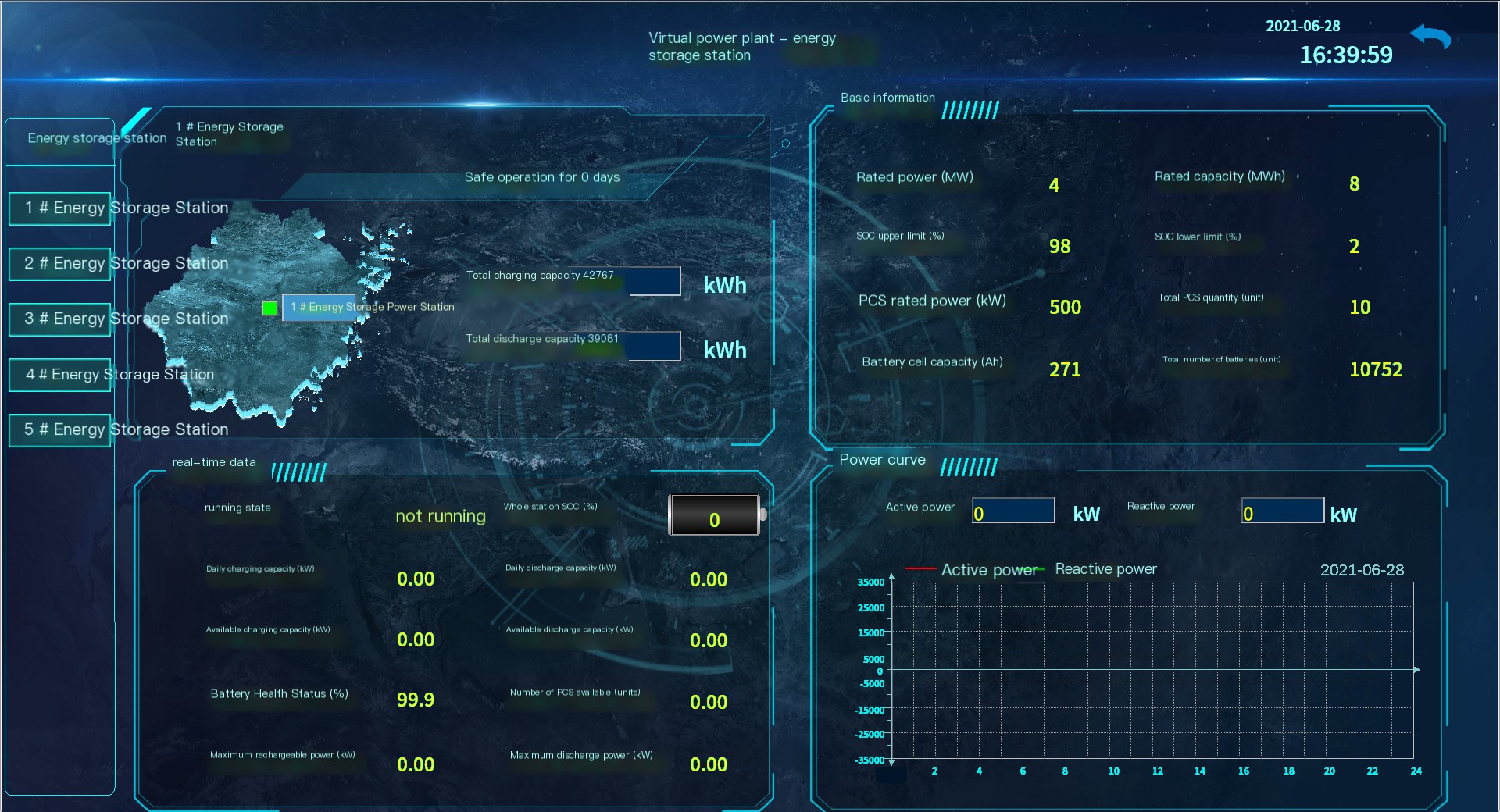Image resolution: width=1500 pixels, height=812 pixels.
Task: Click the Energy storage station sidebar header
Action: [x=96, y=138]
